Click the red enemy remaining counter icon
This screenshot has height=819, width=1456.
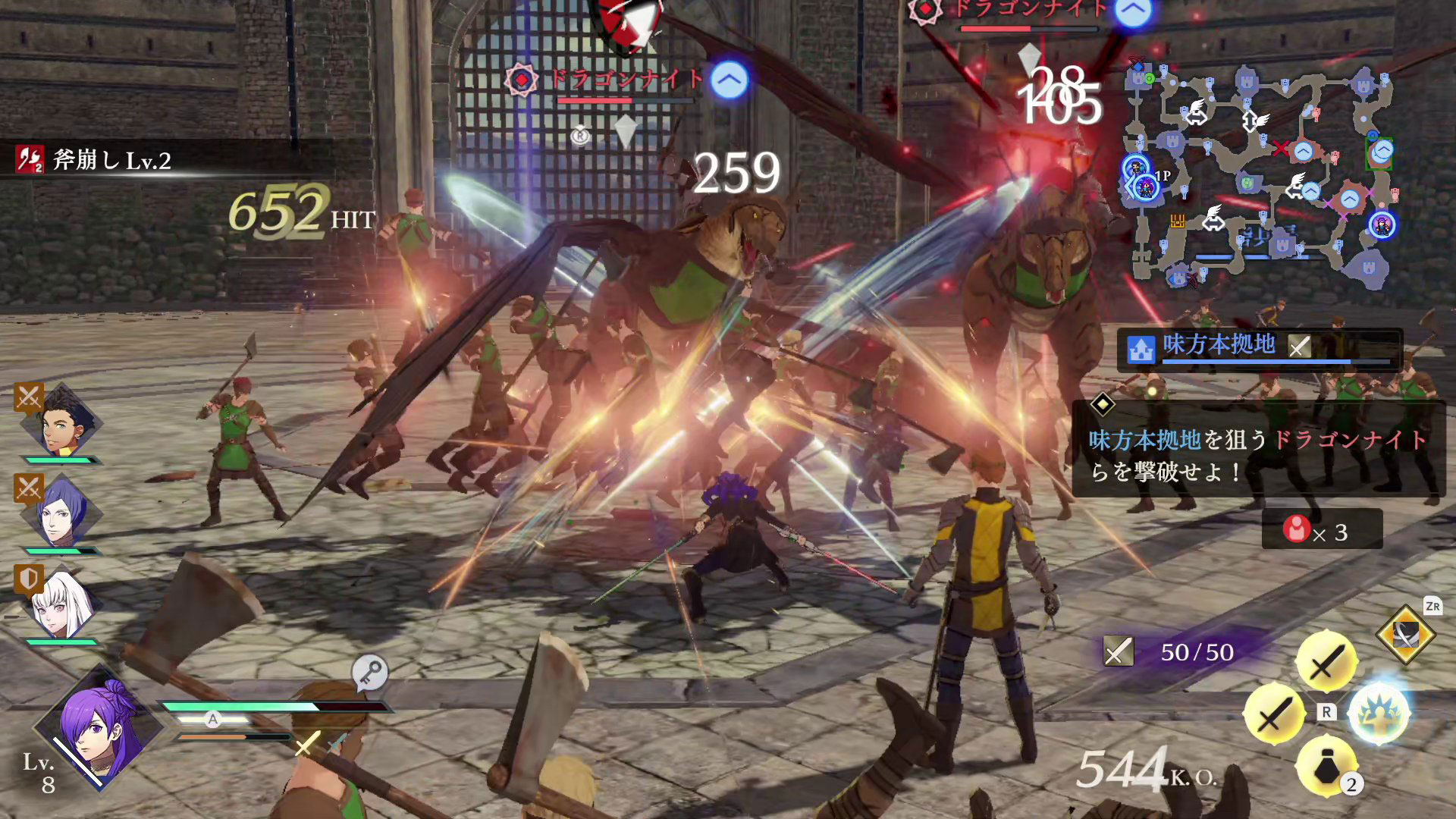[1296, 529]
